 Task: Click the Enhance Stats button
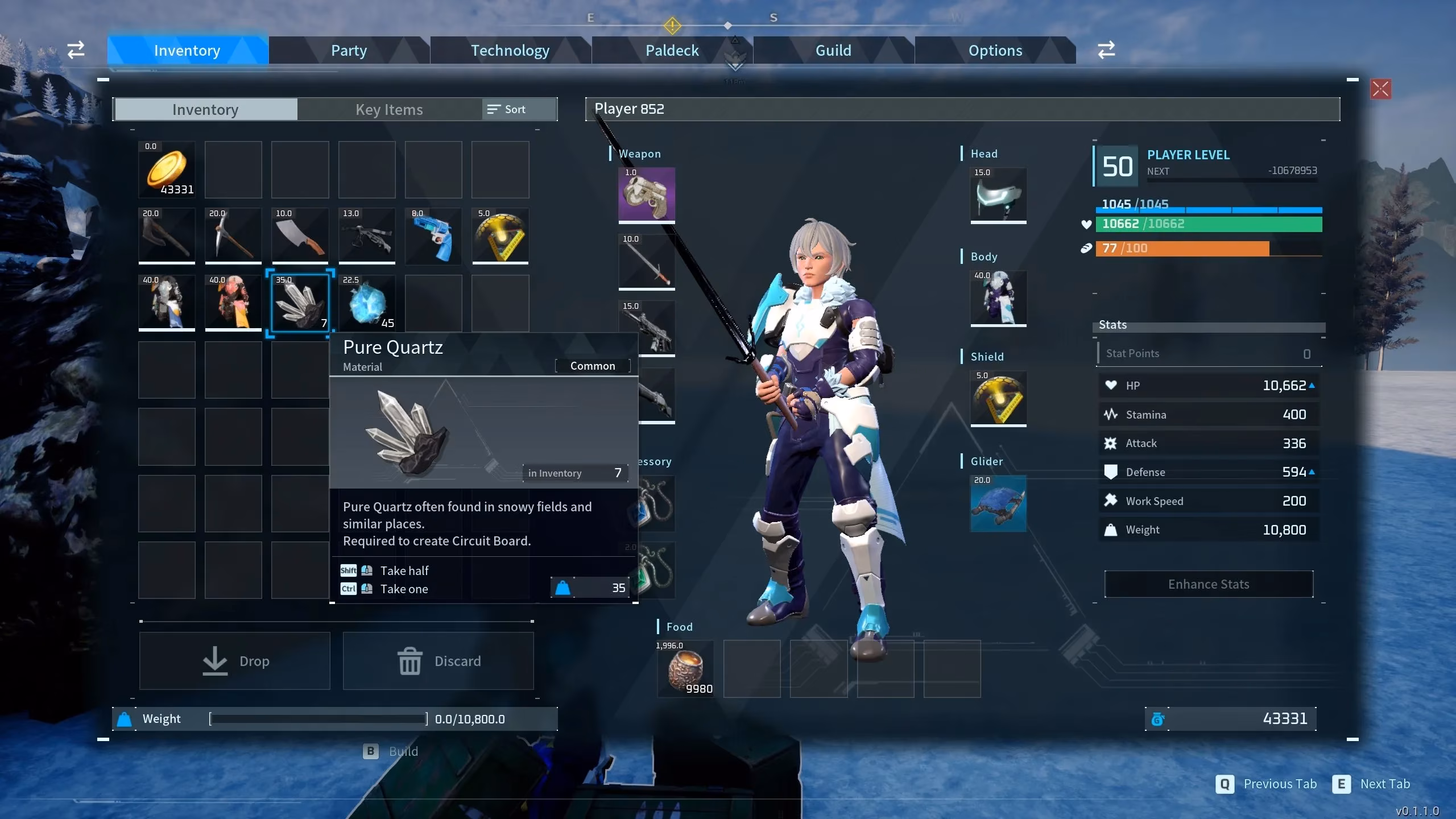[x=1207, y=584]
